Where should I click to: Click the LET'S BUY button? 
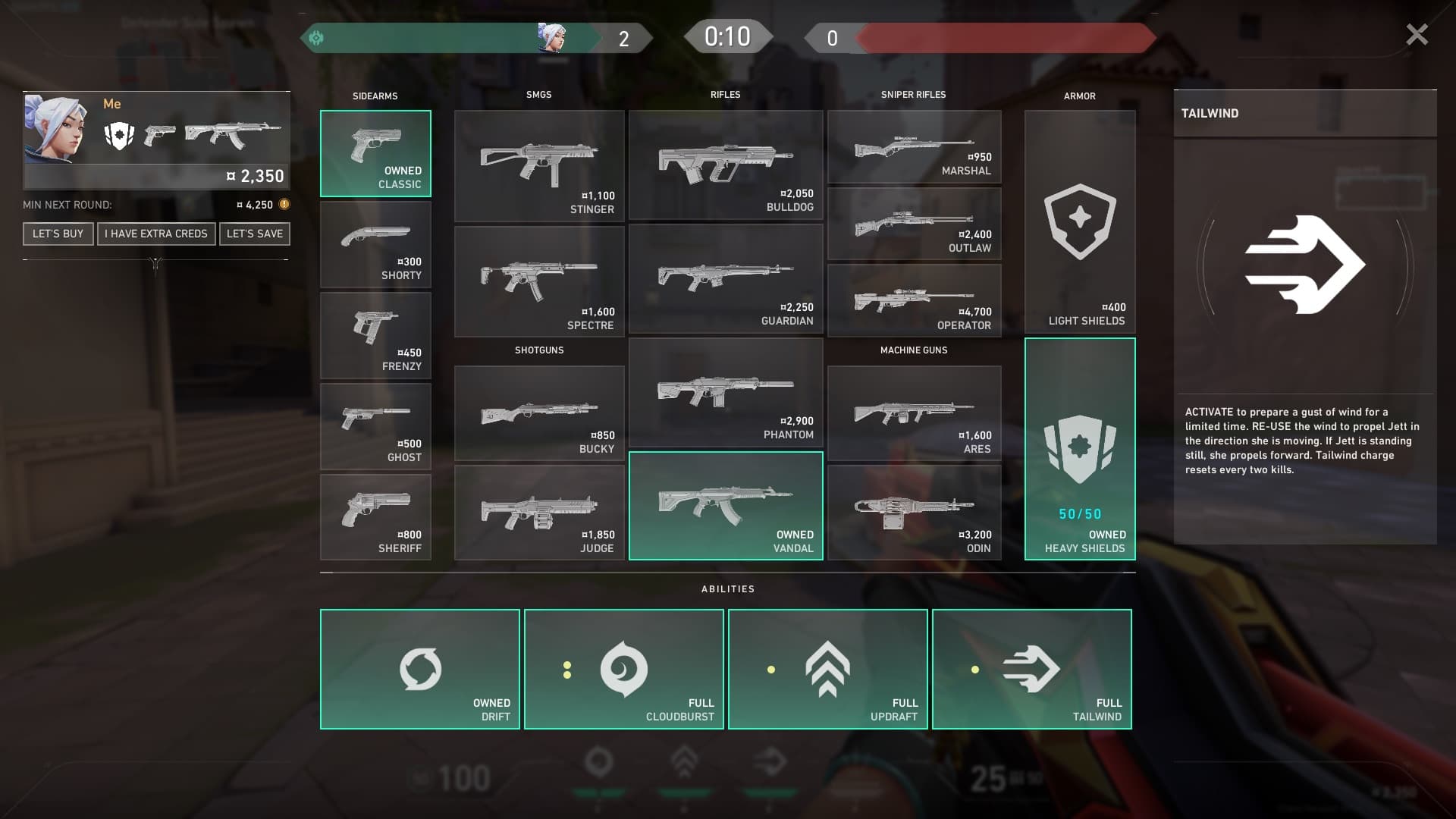58,234
